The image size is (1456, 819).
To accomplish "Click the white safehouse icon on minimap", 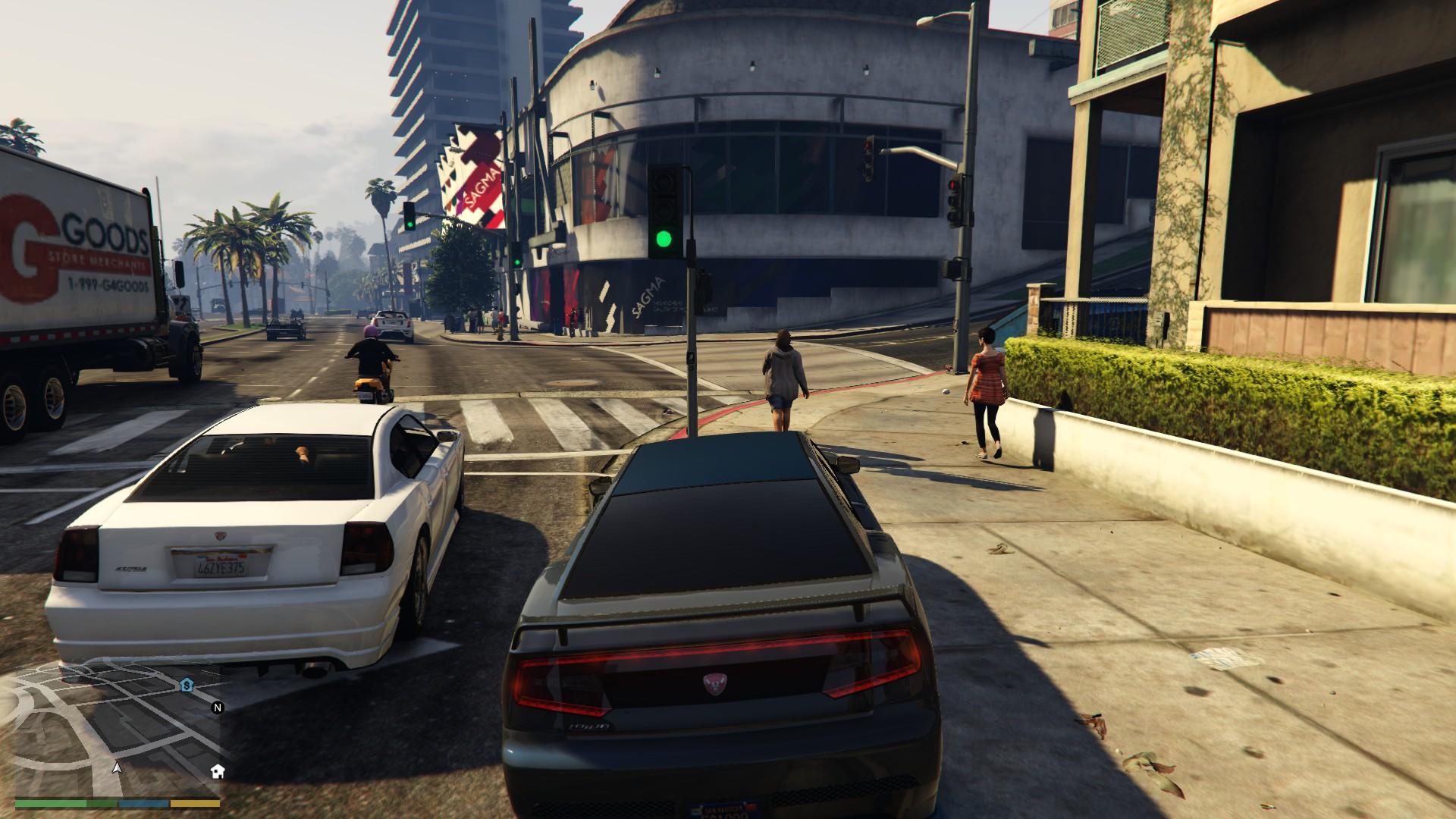I will (218, 771).
